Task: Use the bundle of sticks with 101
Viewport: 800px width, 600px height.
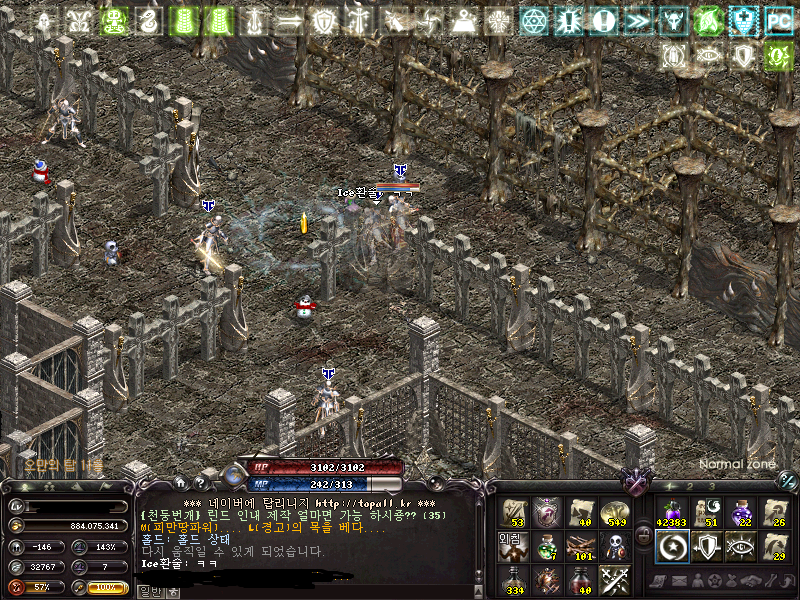Action: pyautogui.click(x=581, y=546)
